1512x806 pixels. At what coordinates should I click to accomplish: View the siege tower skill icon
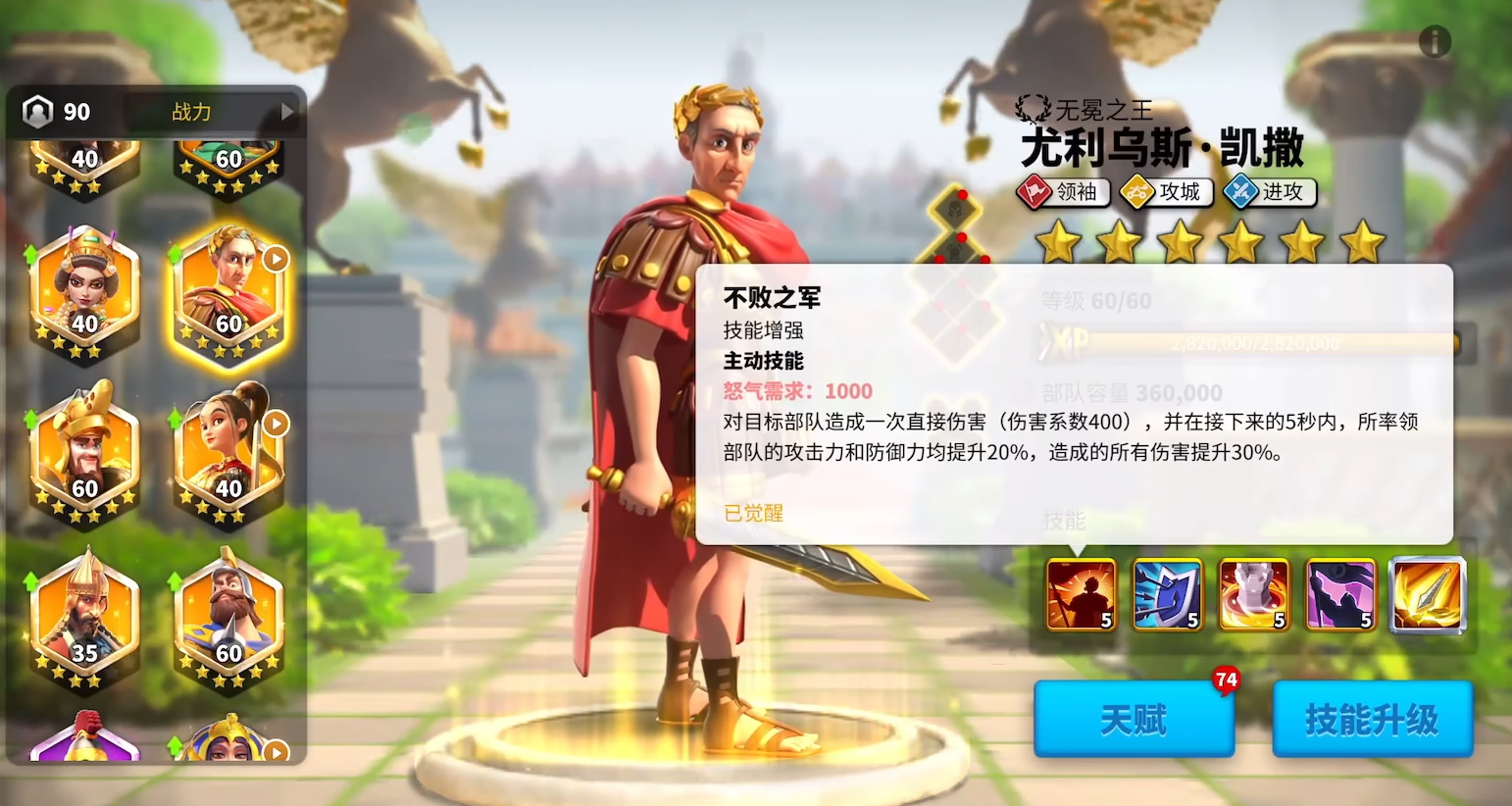click(x=1252, y=593)
